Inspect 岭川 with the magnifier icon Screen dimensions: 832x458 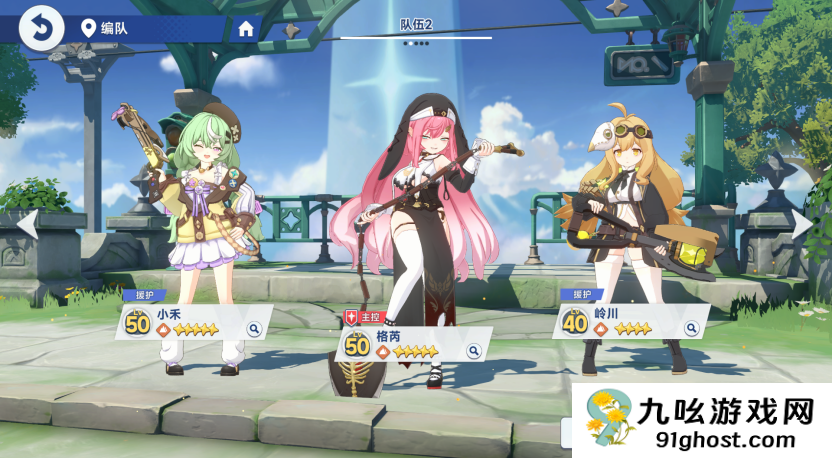pyautogui.click(x=689, y=328)
